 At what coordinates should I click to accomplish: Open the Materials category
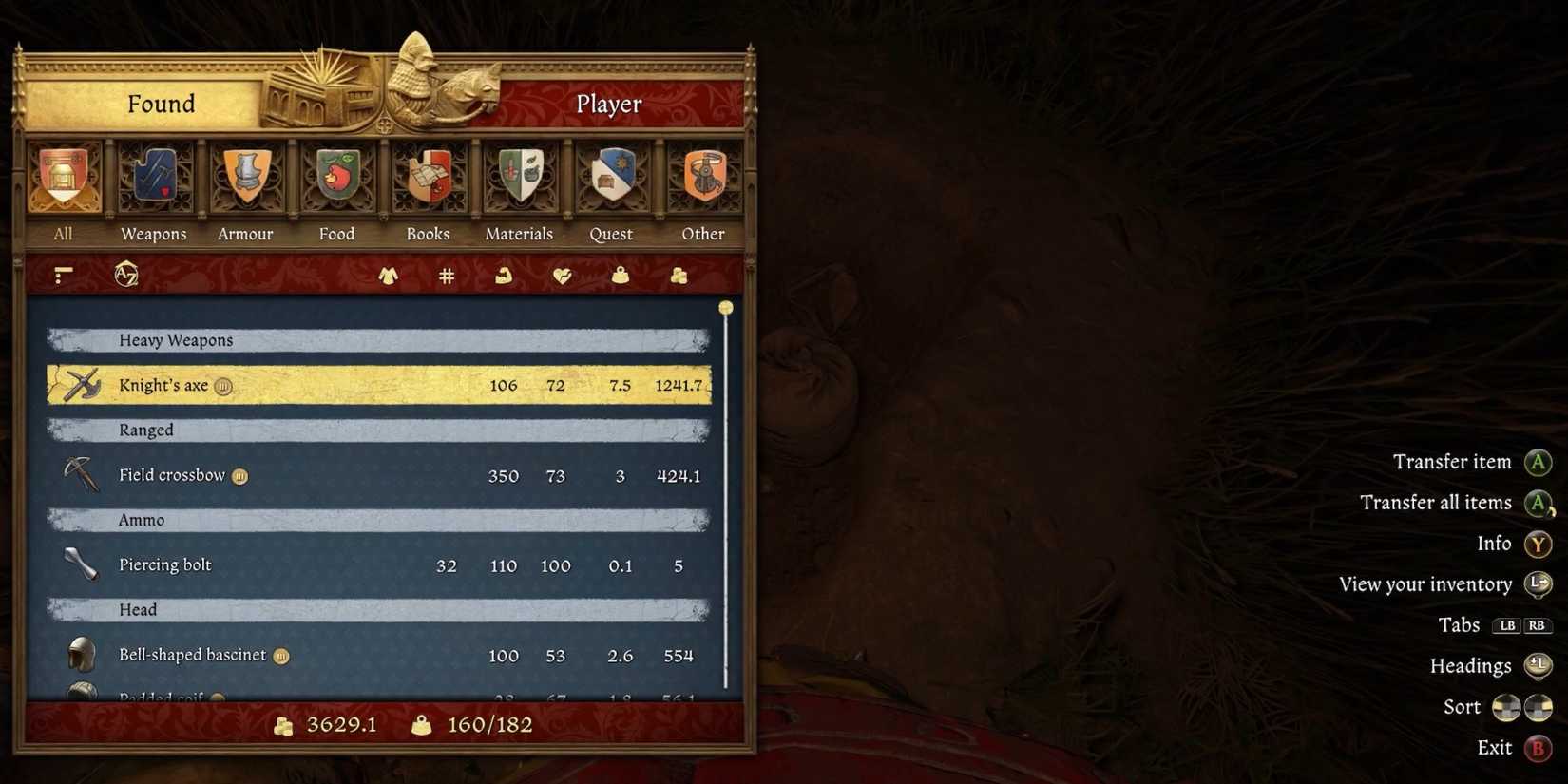coord(519,181)
